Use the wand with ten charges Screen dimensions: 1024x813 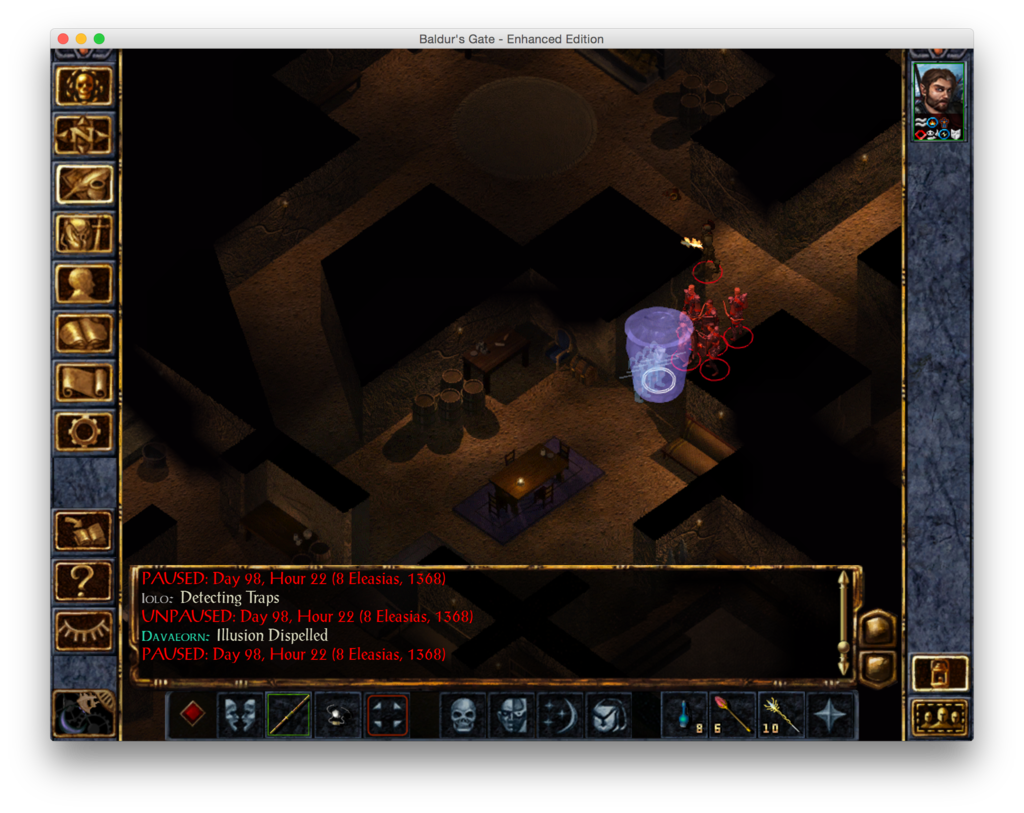tap(781, 715)
